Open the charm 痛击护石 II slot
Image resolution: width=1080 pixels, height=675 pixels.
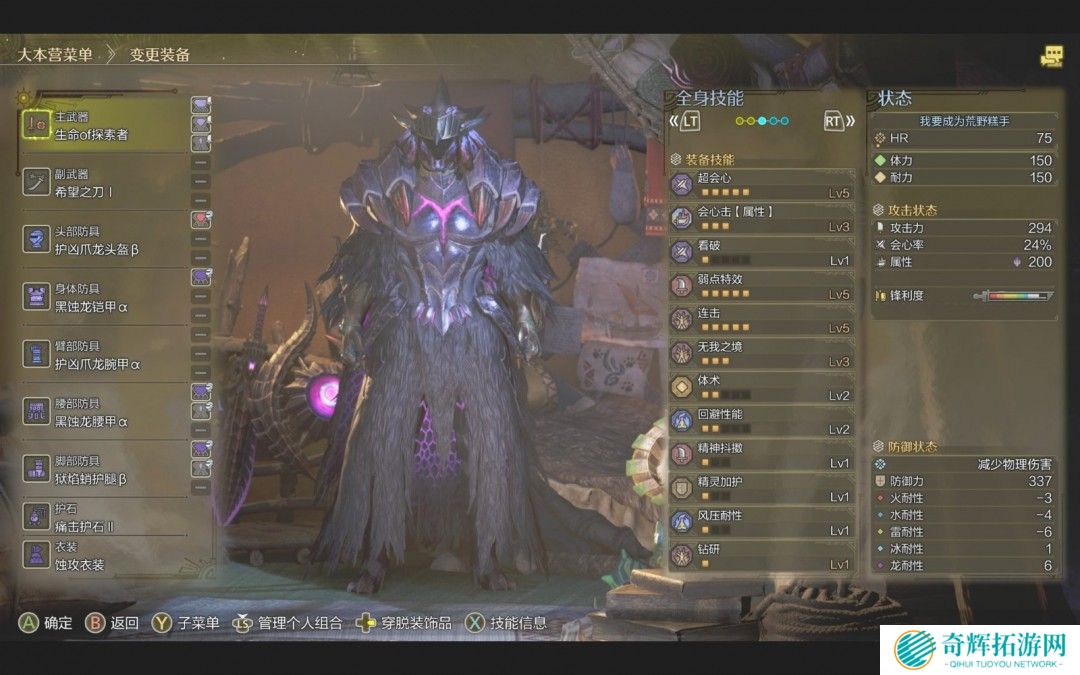point(100,517)
